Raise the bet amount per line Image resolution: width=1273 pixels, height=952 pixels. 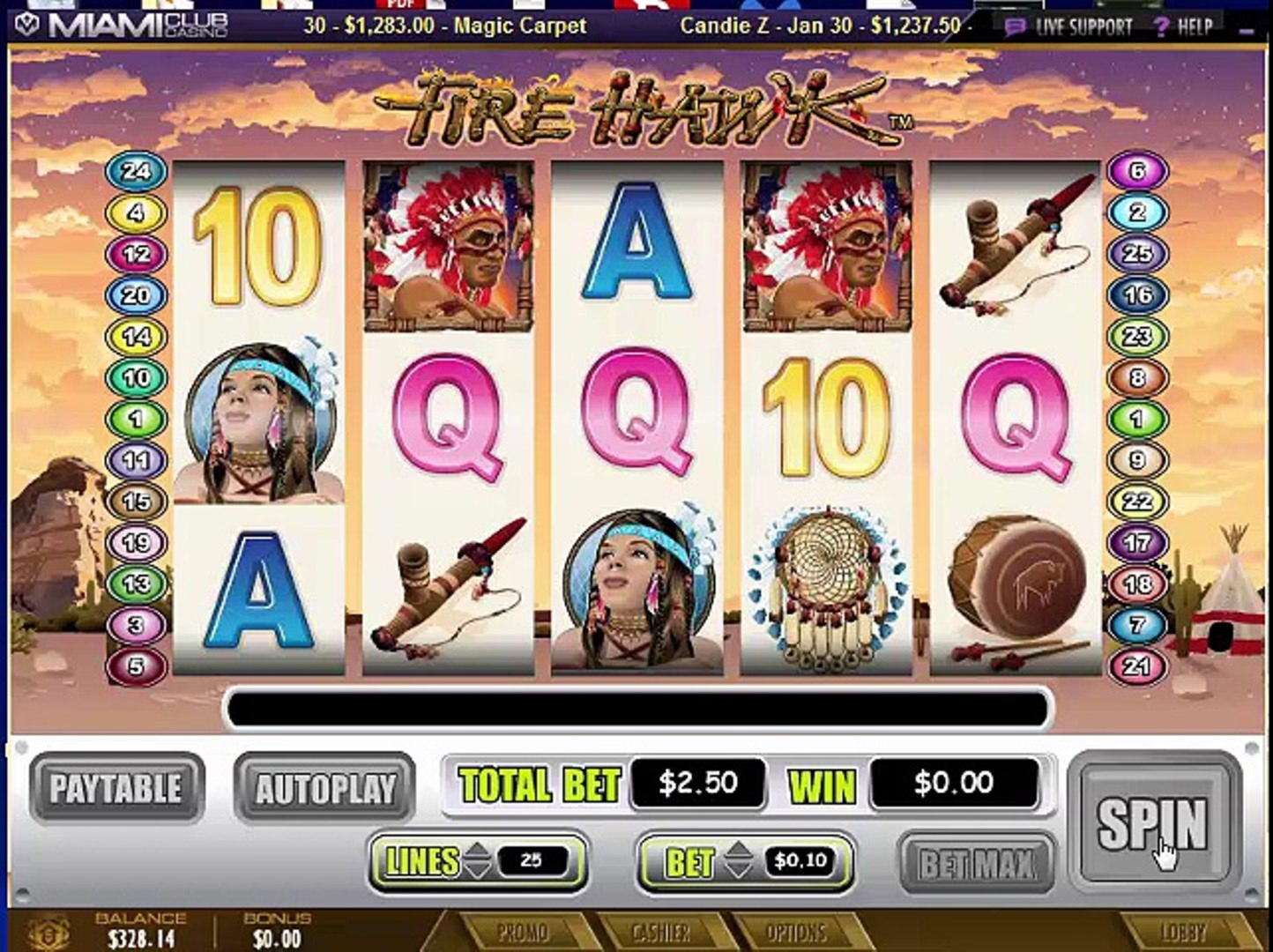(739, 852)
